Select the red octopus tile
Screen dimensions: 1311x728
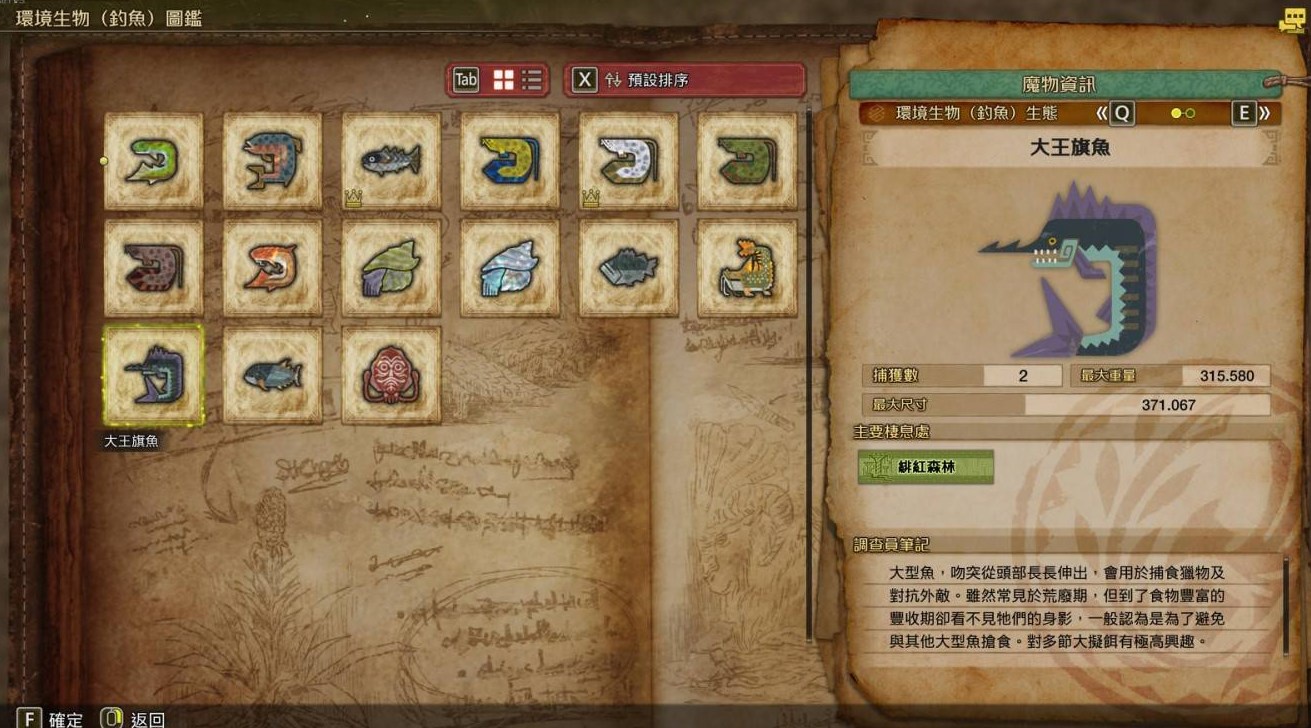pyautogui.click(x=392, y=375)
